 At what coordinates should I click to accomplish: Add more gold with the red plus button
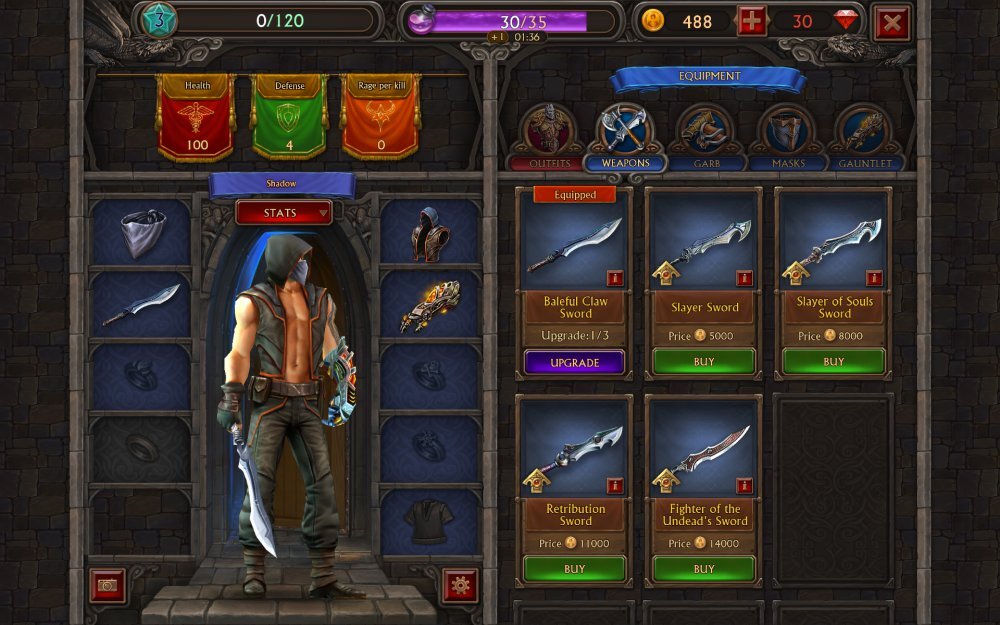(x=752, y=21)
